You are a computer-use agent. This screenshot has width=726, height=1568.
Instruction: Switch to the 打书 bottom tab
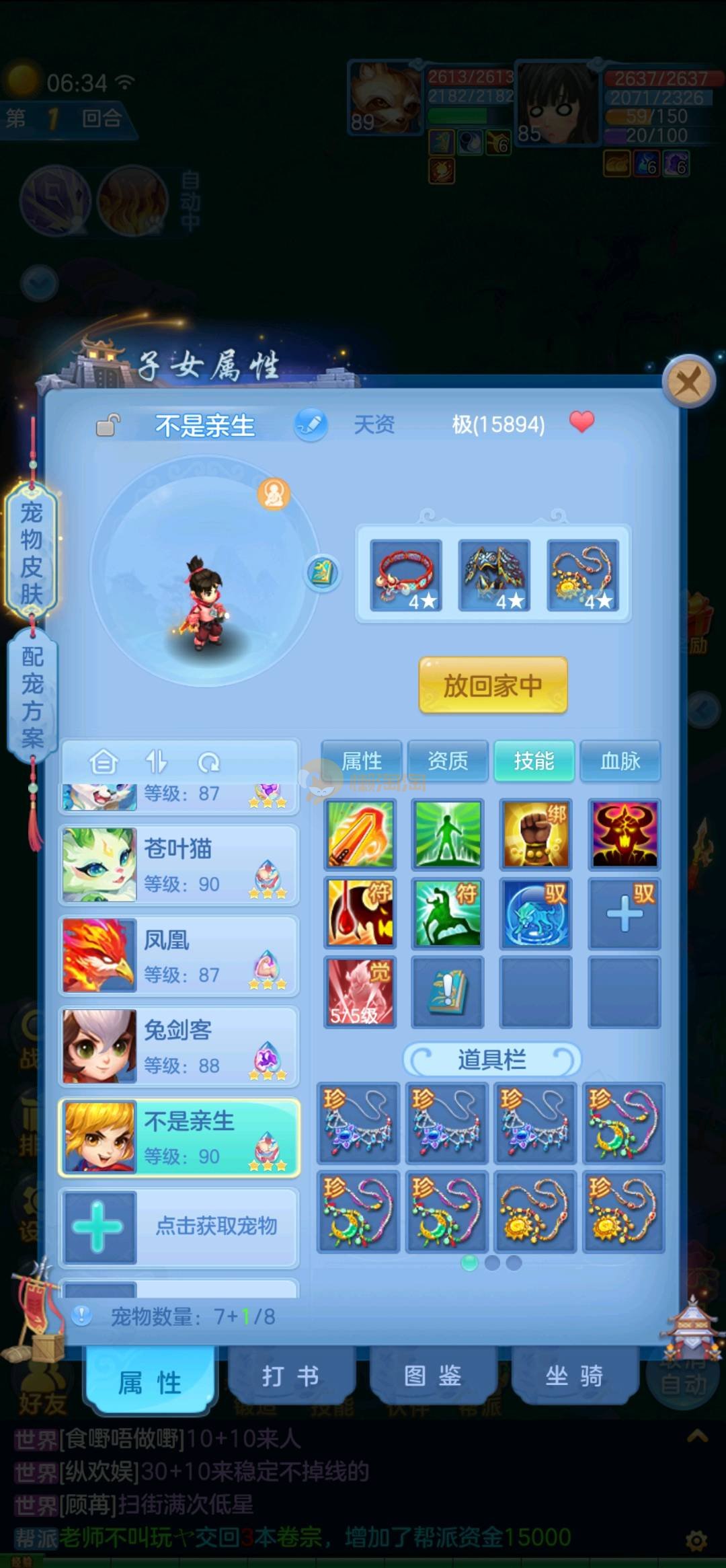click(x=290, y=1376)
